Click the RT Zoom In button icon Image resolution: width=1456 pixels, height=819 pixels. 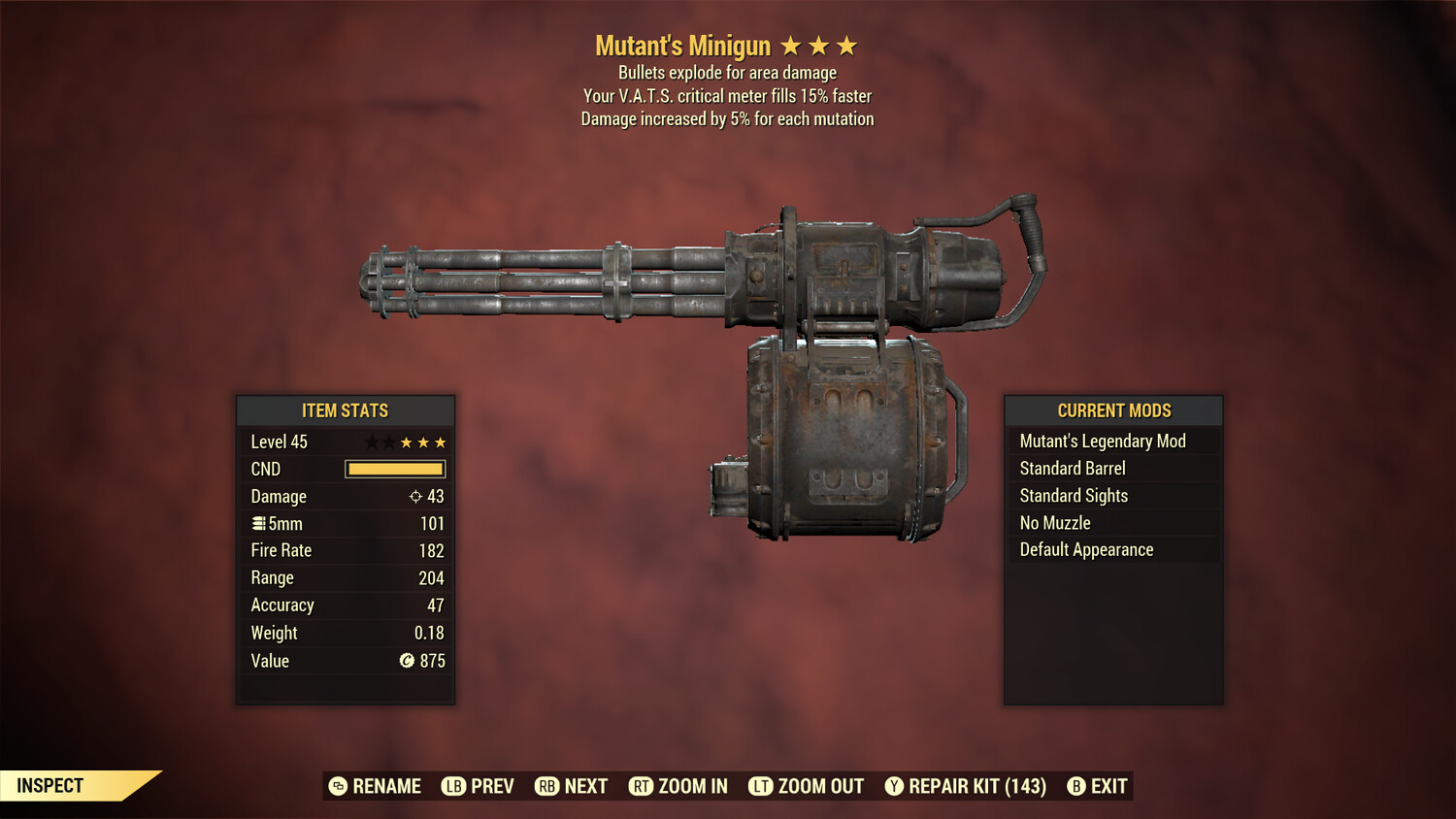point(642,786)
